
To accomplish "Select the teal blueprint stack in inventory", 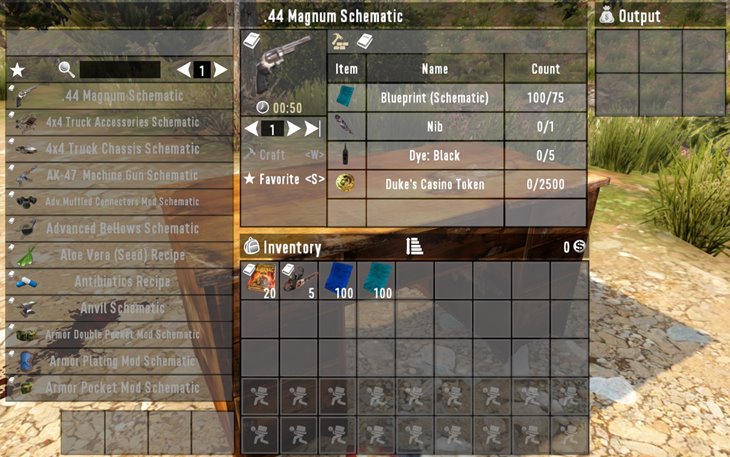I will [x=377, y=281].
